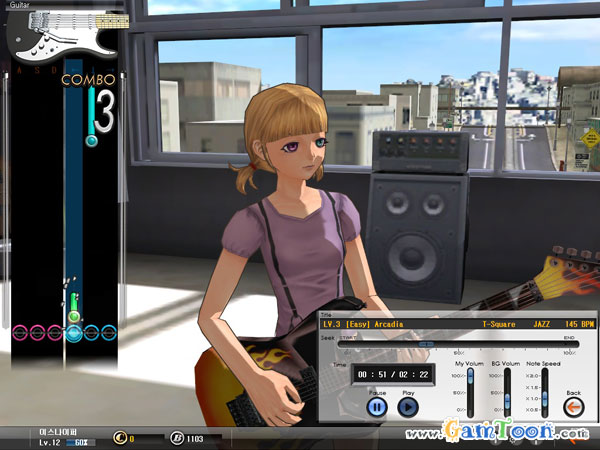Screen dimensions: 600x450
Task: Click the Play button
Action: click(x=407, y=406)
